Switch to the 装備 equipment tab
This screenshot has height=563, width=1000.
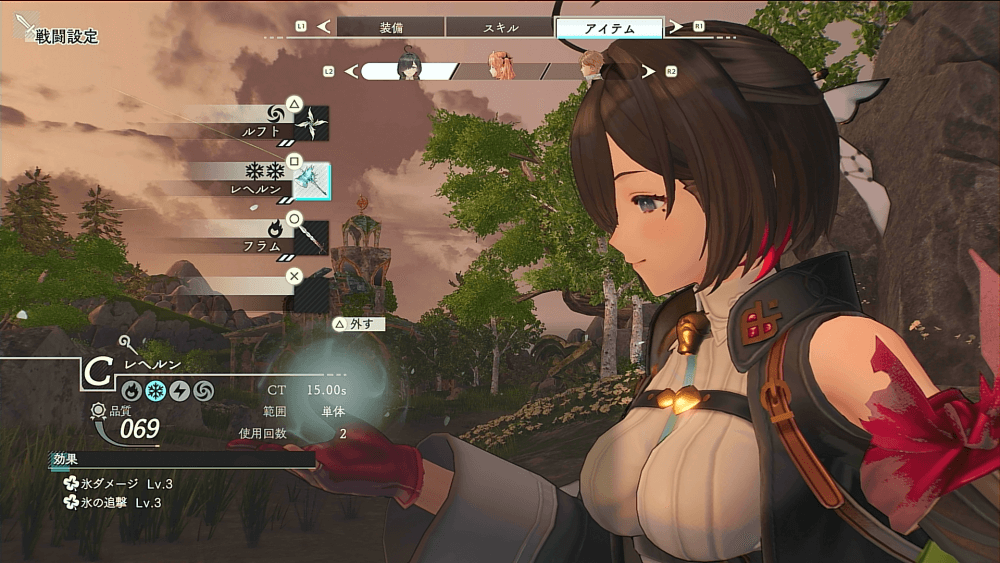391,28
